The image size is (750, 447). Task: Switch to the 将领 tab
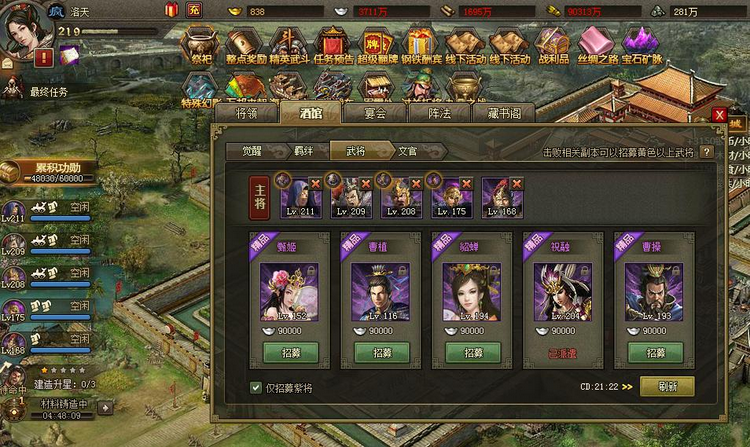tap(254, 113)
